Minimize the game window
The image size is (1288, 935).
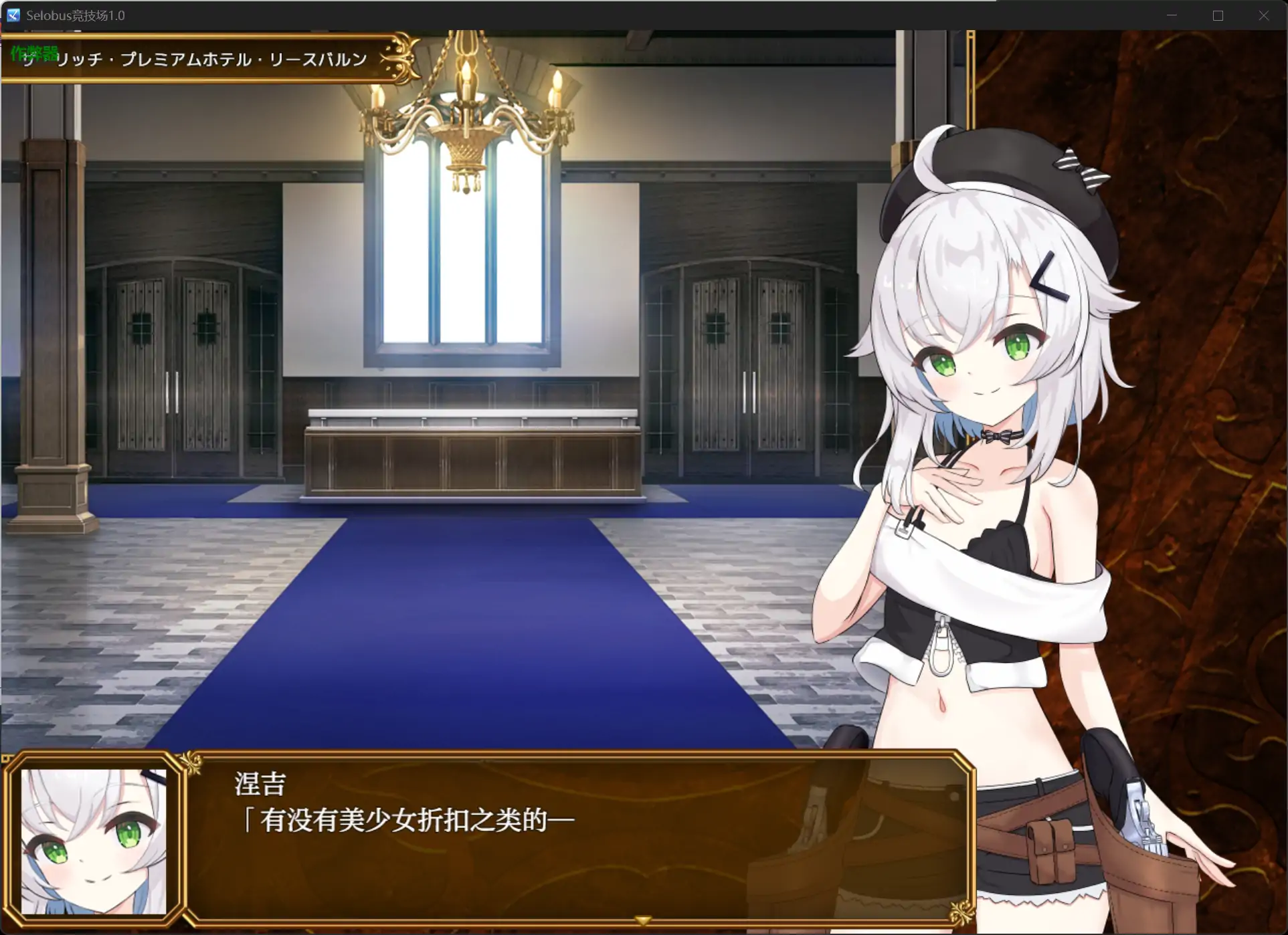(x=1172, y=15)
